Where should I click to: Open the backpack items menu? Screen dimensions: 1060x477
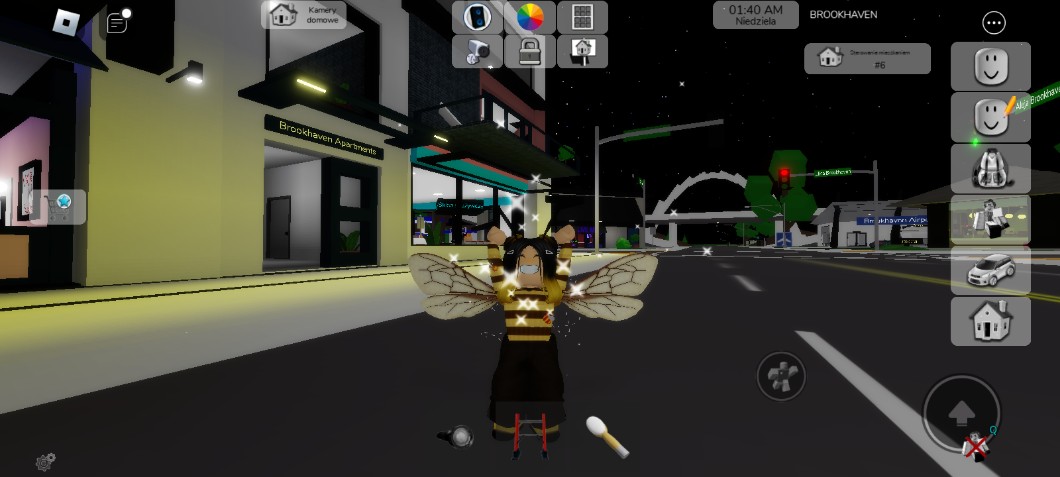(990, 168)
